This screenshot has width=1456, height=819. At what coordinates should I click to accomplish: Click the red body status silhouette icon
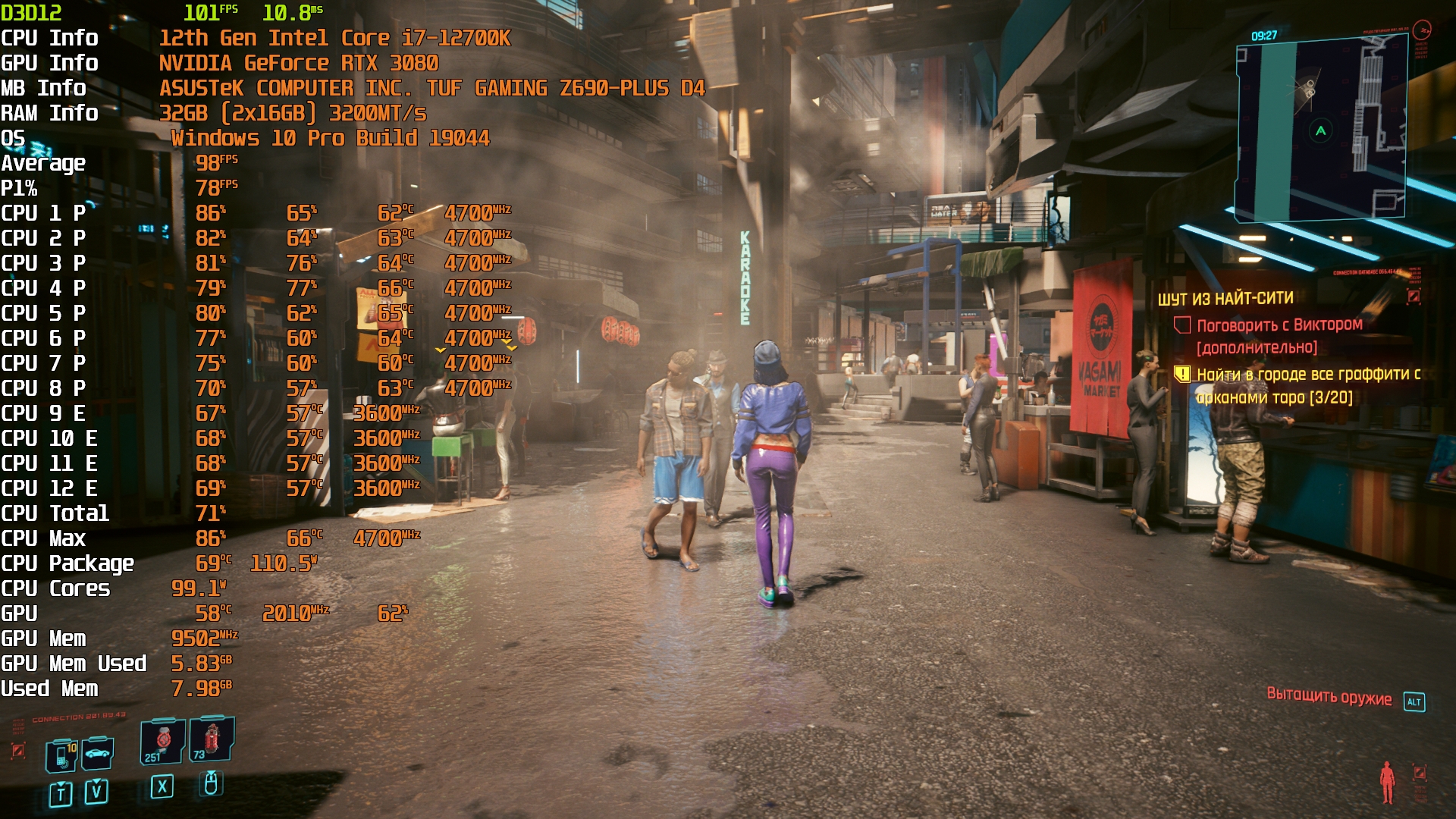(1387, 781)
